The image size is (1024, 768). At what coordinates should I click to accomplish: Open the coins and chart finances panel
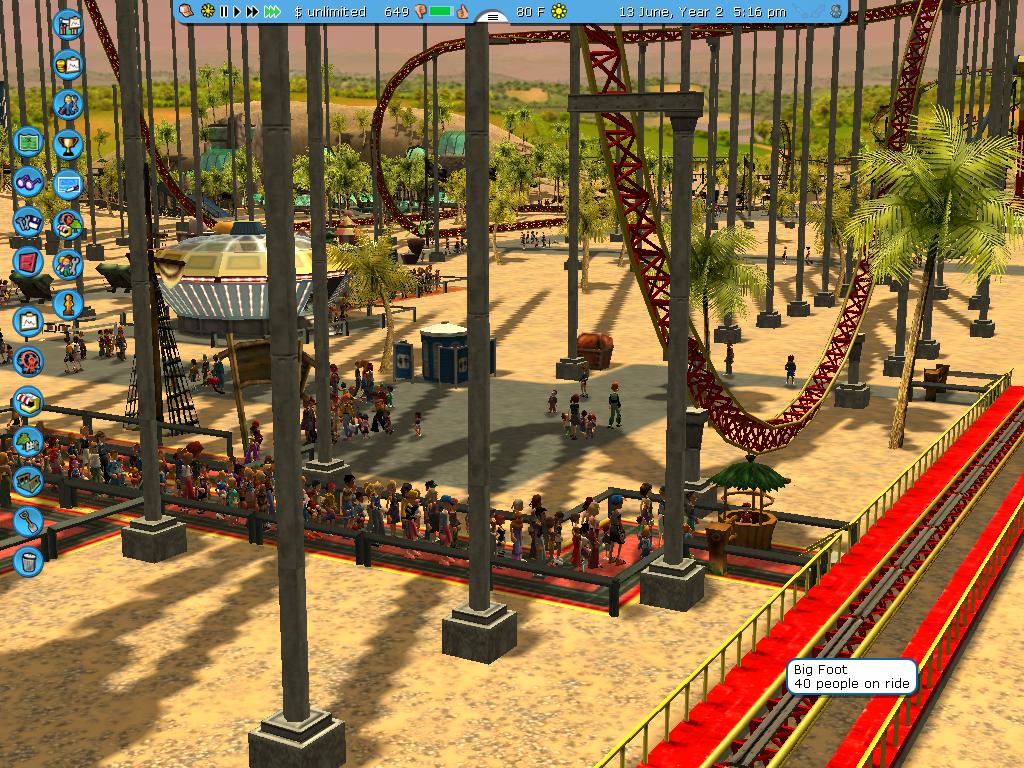coord(68,64)
